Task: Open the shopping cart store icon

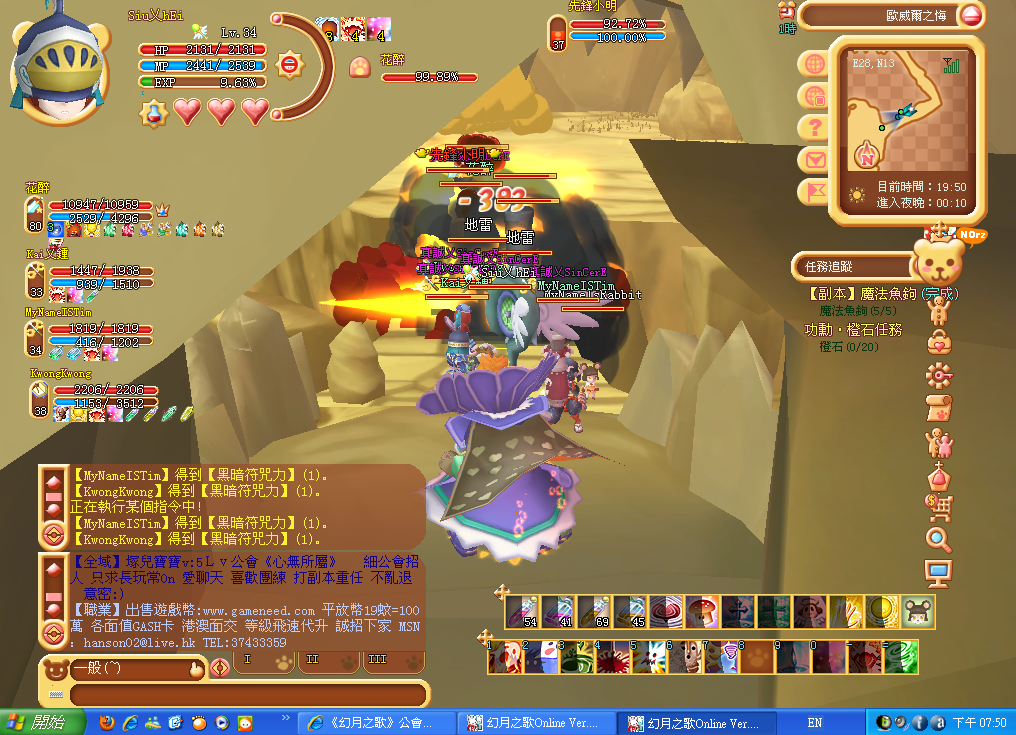Action: pos(939,508)
